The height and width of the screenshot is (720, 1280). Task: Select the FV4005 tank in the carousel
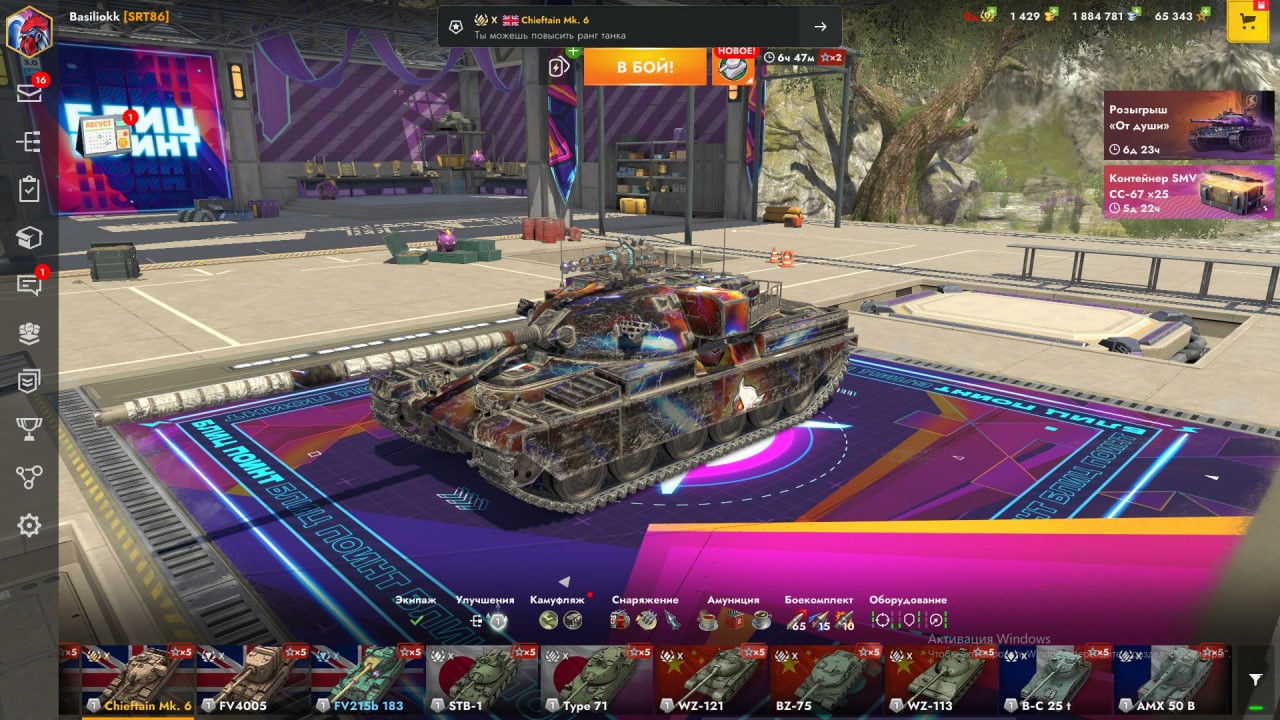click(253, 680)
